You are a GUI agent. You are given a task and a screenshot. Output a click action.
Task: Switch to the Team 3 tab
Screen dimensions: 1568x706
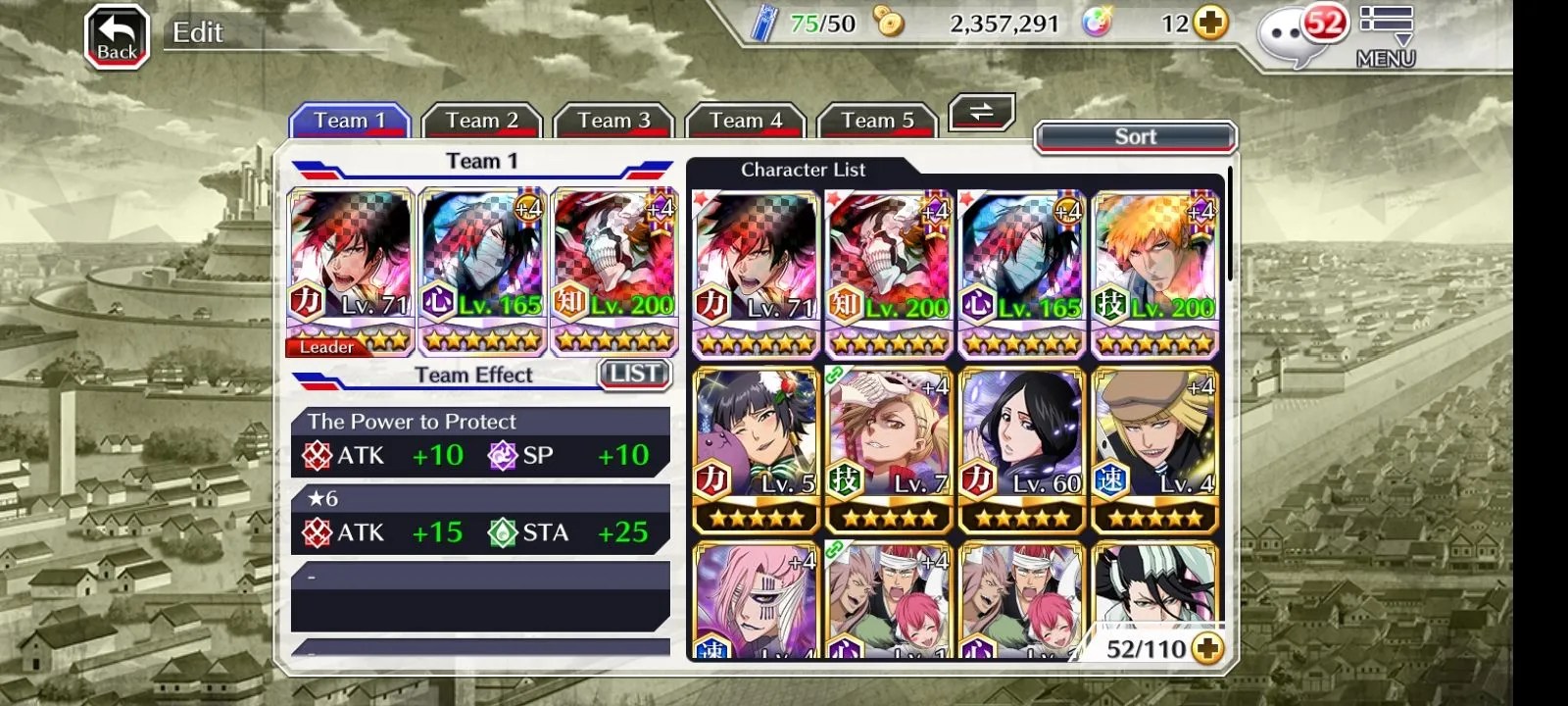pyautogui.click(x=613, y=121)
